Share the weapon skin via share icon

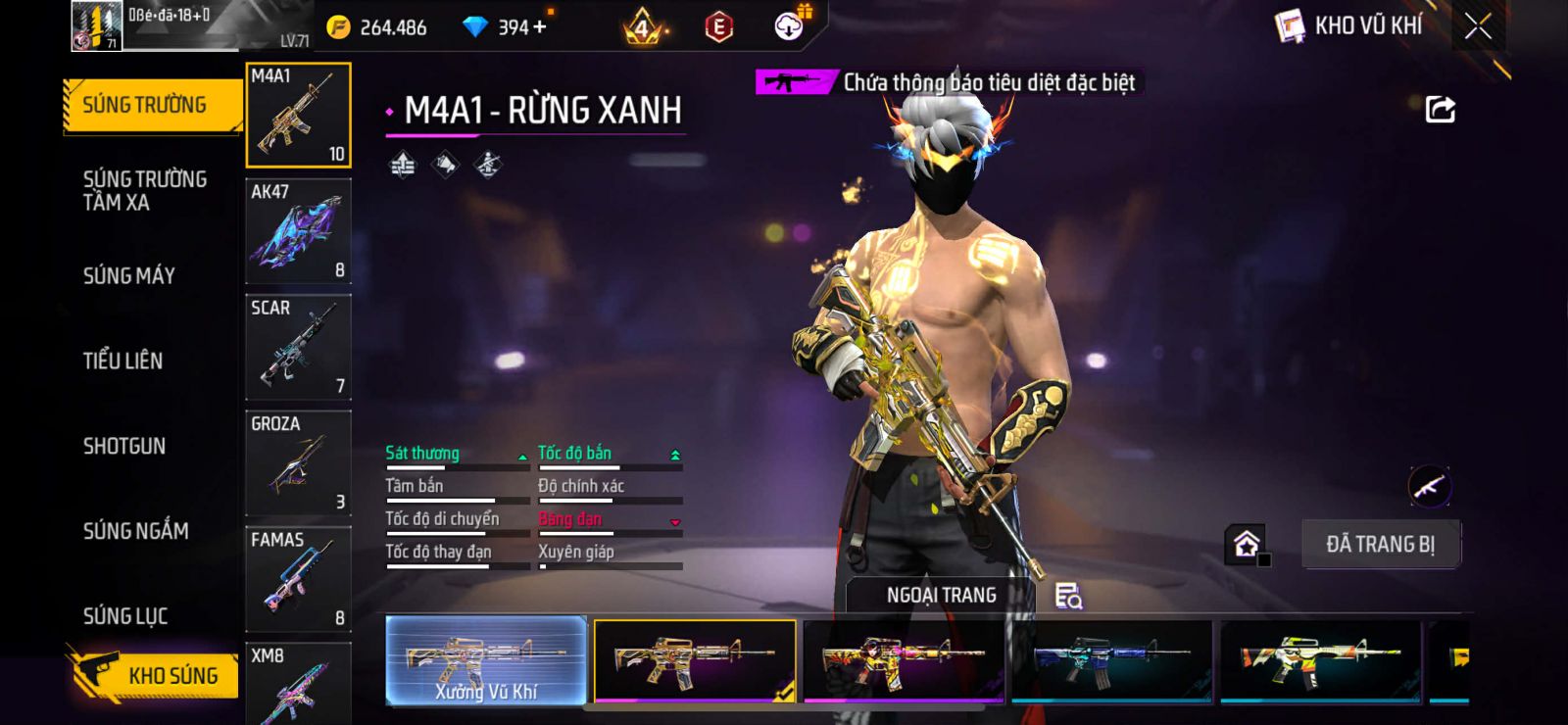coord(1440,110)
